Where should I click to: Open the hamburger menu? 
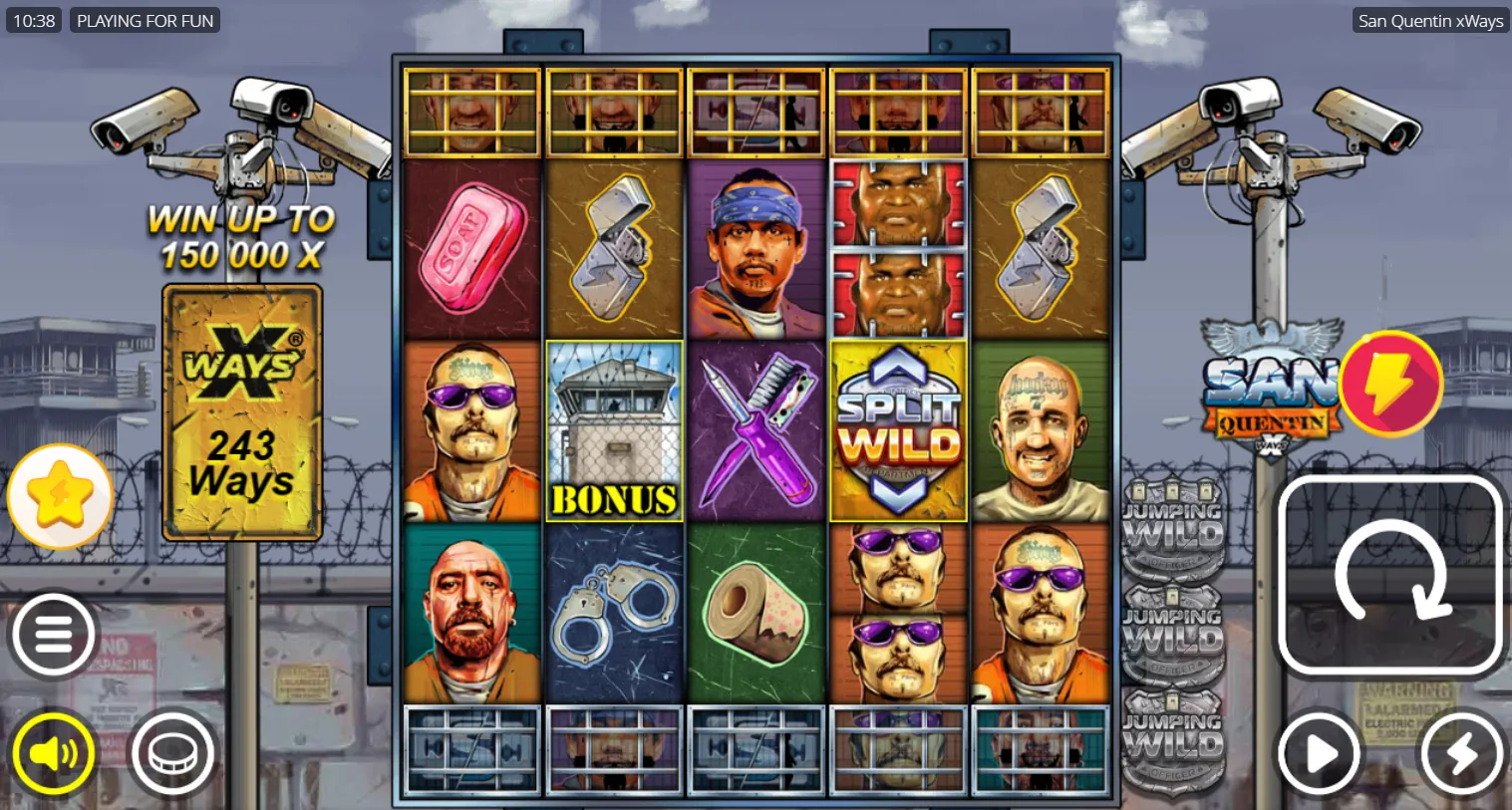[54, 635]
